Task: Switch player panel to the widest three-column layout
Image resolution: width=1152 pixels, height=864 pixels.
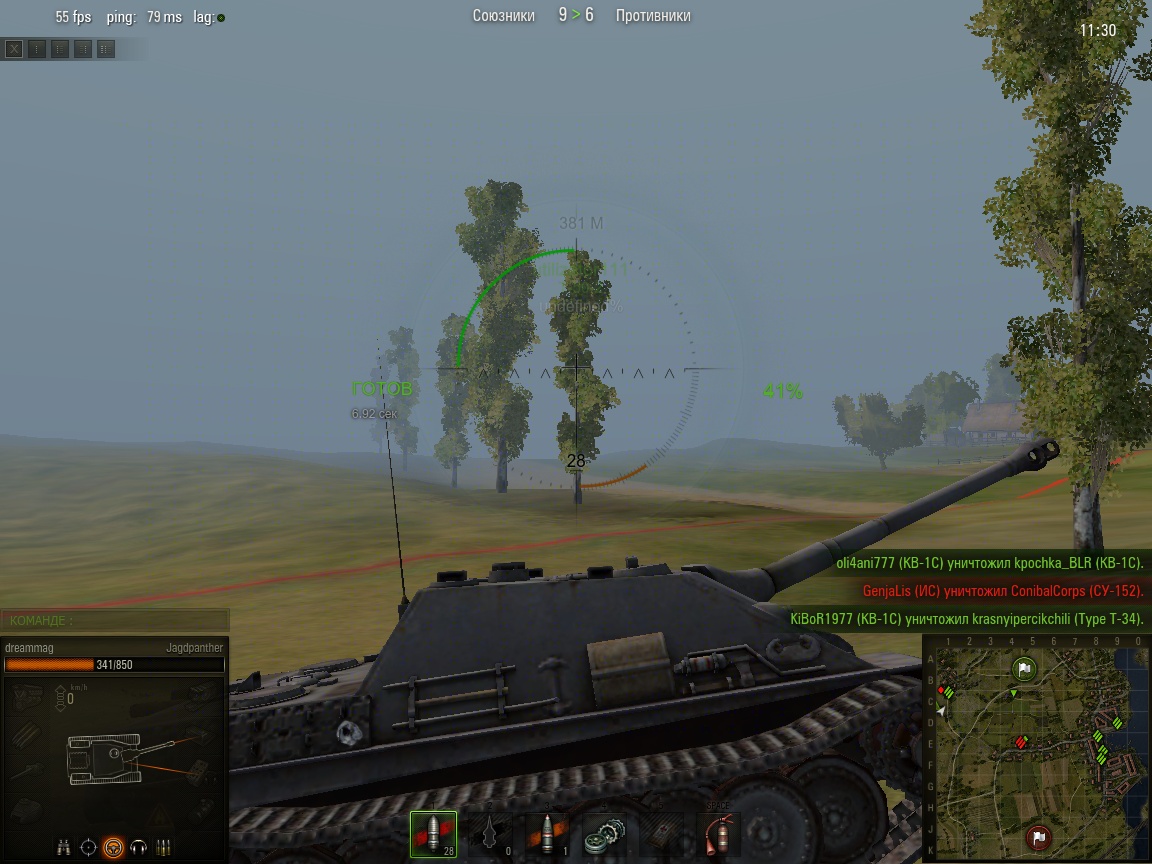Action: click(x=106, y=48)
